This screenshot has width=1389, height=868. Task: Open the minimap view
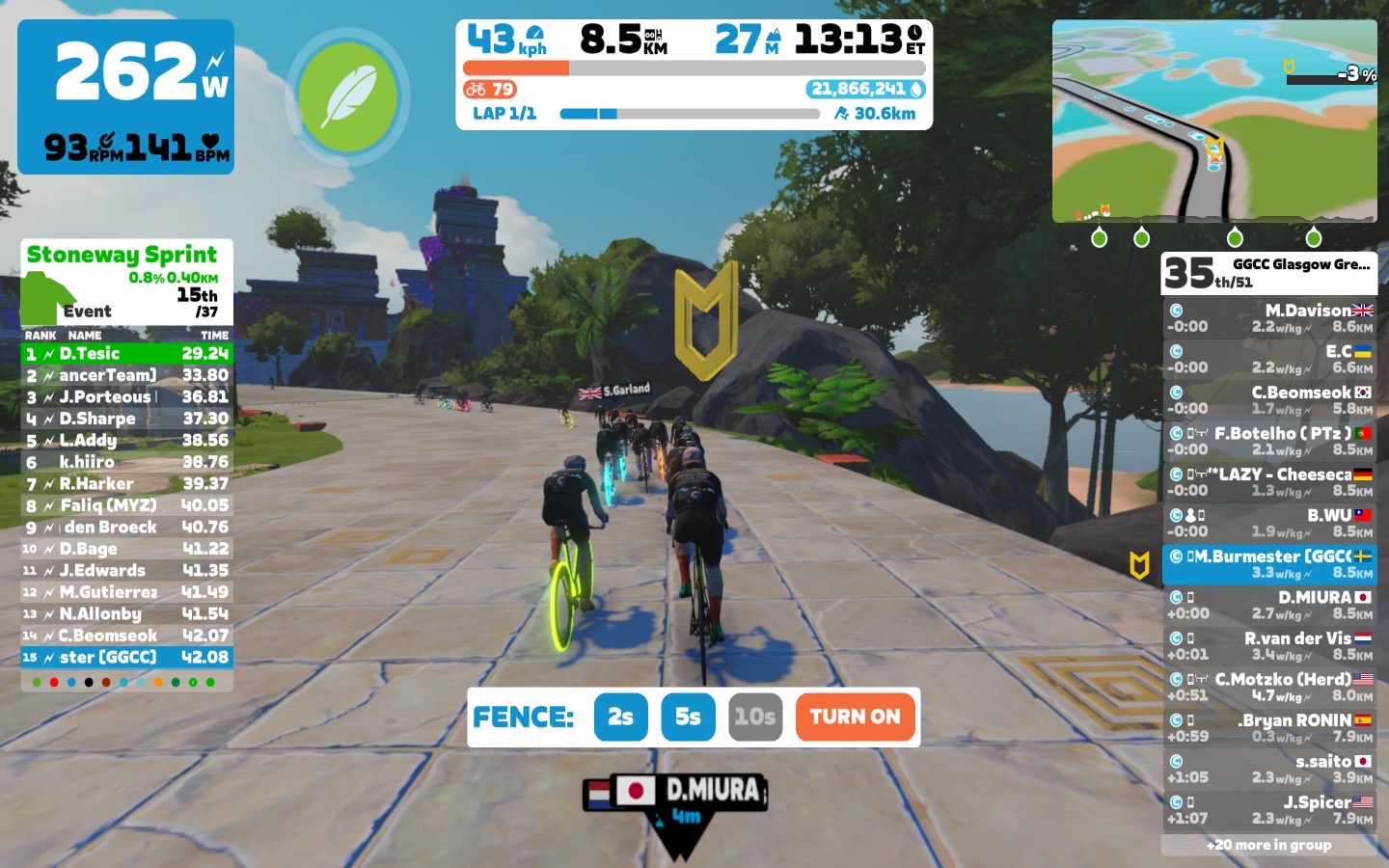tap(1214, 121)
